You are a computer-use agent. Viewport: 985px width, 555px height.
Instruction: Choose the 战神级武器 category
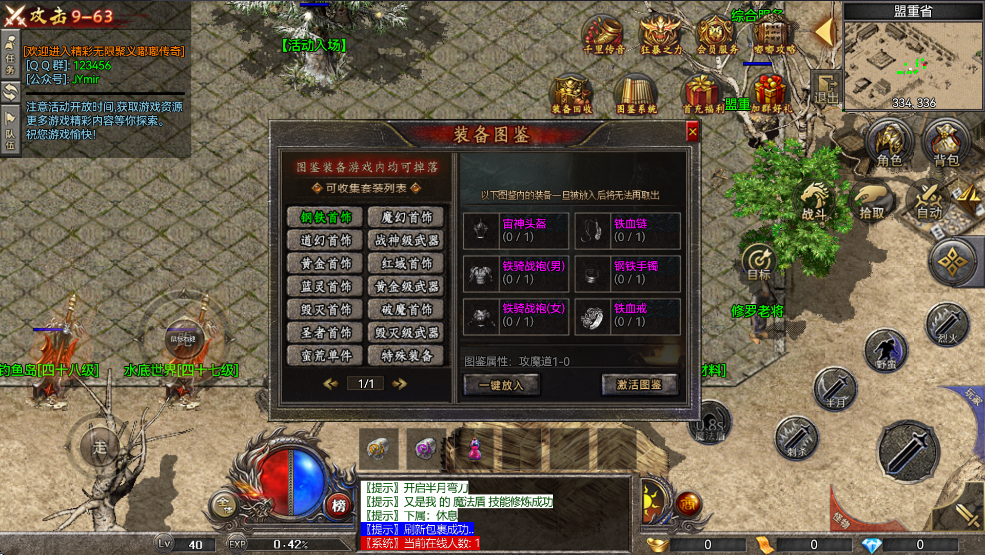[406, 240]
